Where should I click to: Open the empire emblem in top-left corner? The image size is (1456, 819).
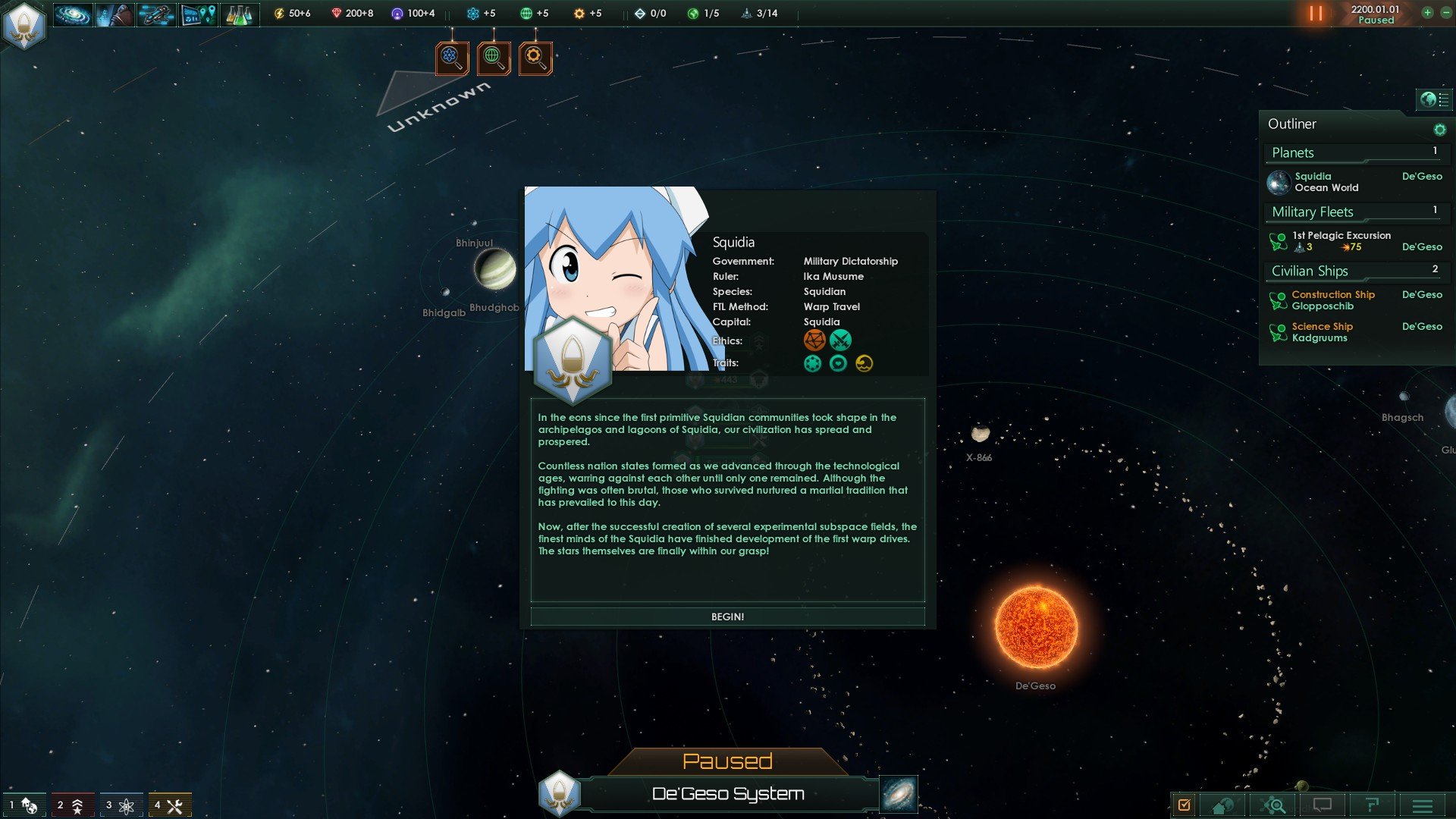click(24, 24)
